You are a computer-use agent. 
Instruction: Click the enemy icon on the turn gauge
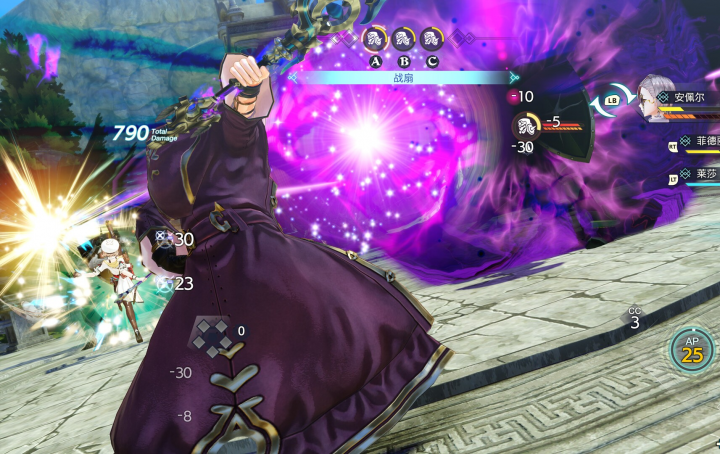tap(526, 124)
